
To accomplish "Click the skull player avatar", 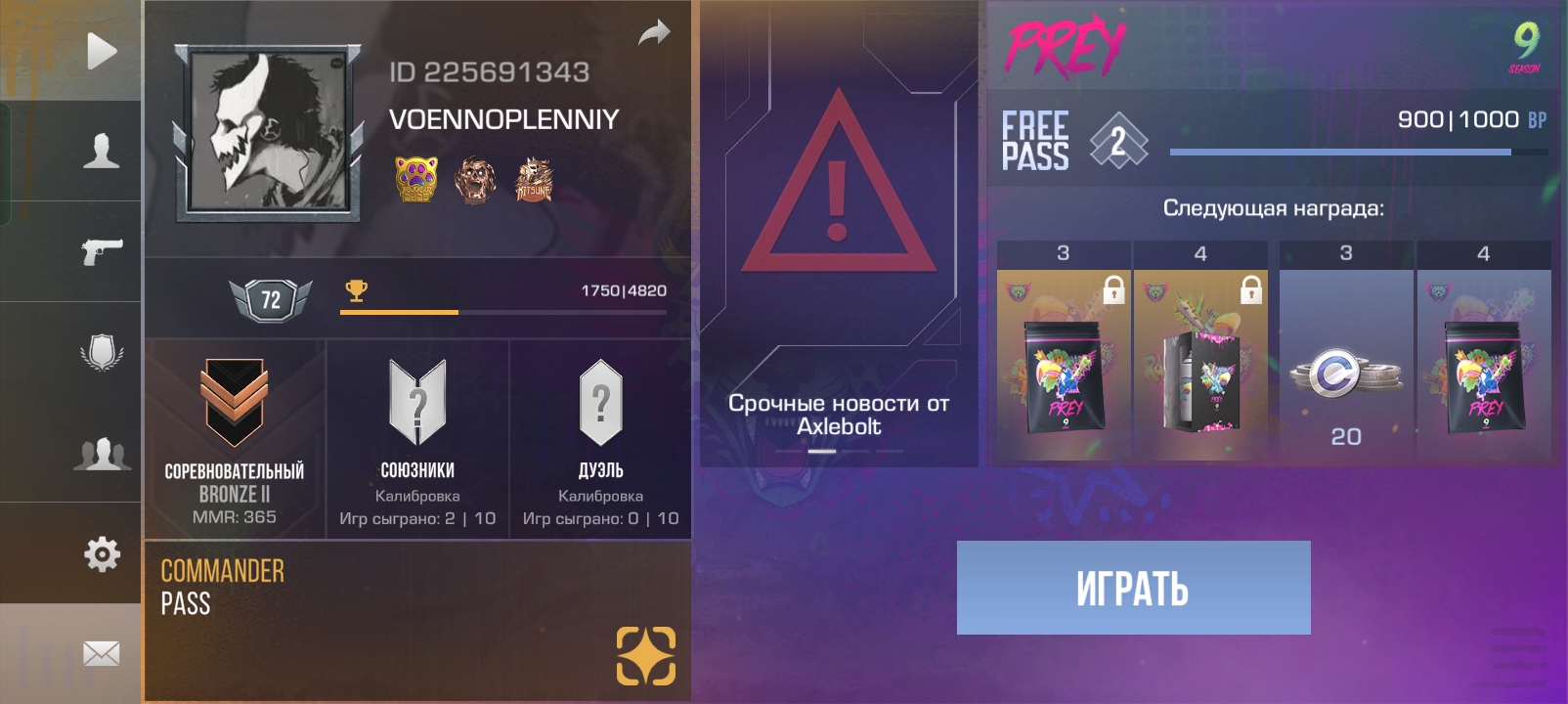I will point(268,131).
